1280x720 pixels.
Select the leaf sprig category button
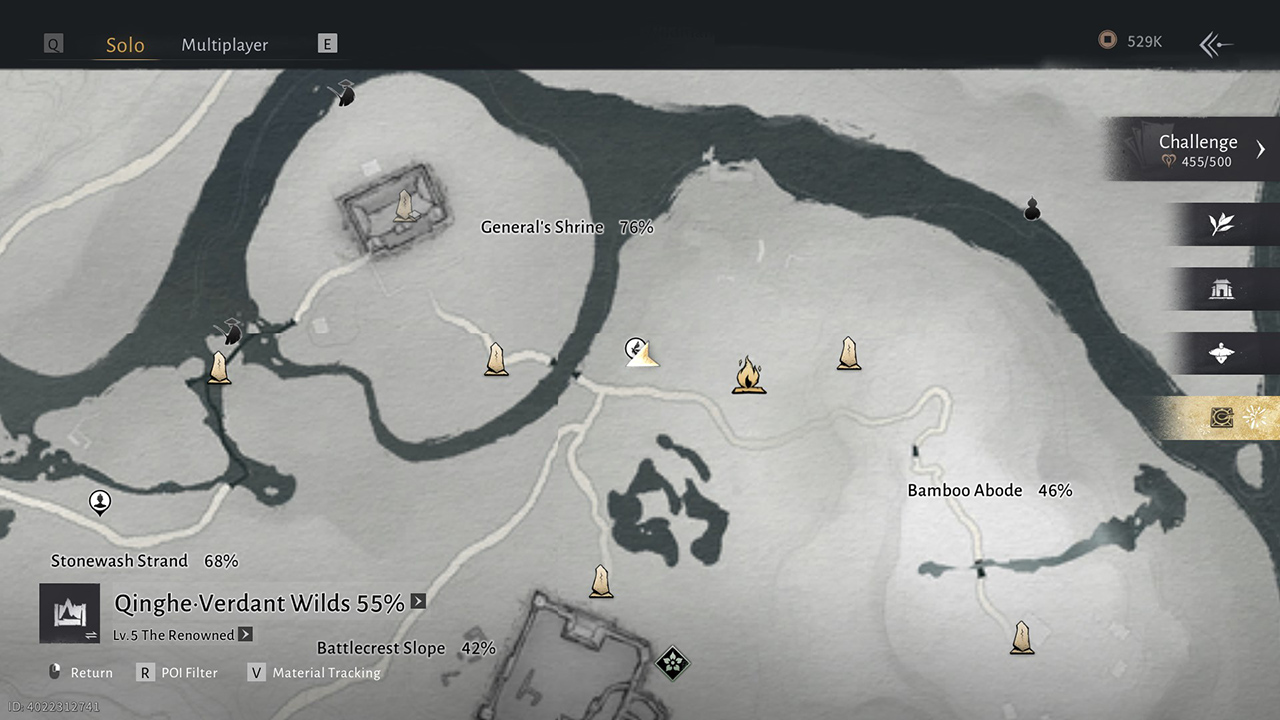click(x=1221, y=224)
